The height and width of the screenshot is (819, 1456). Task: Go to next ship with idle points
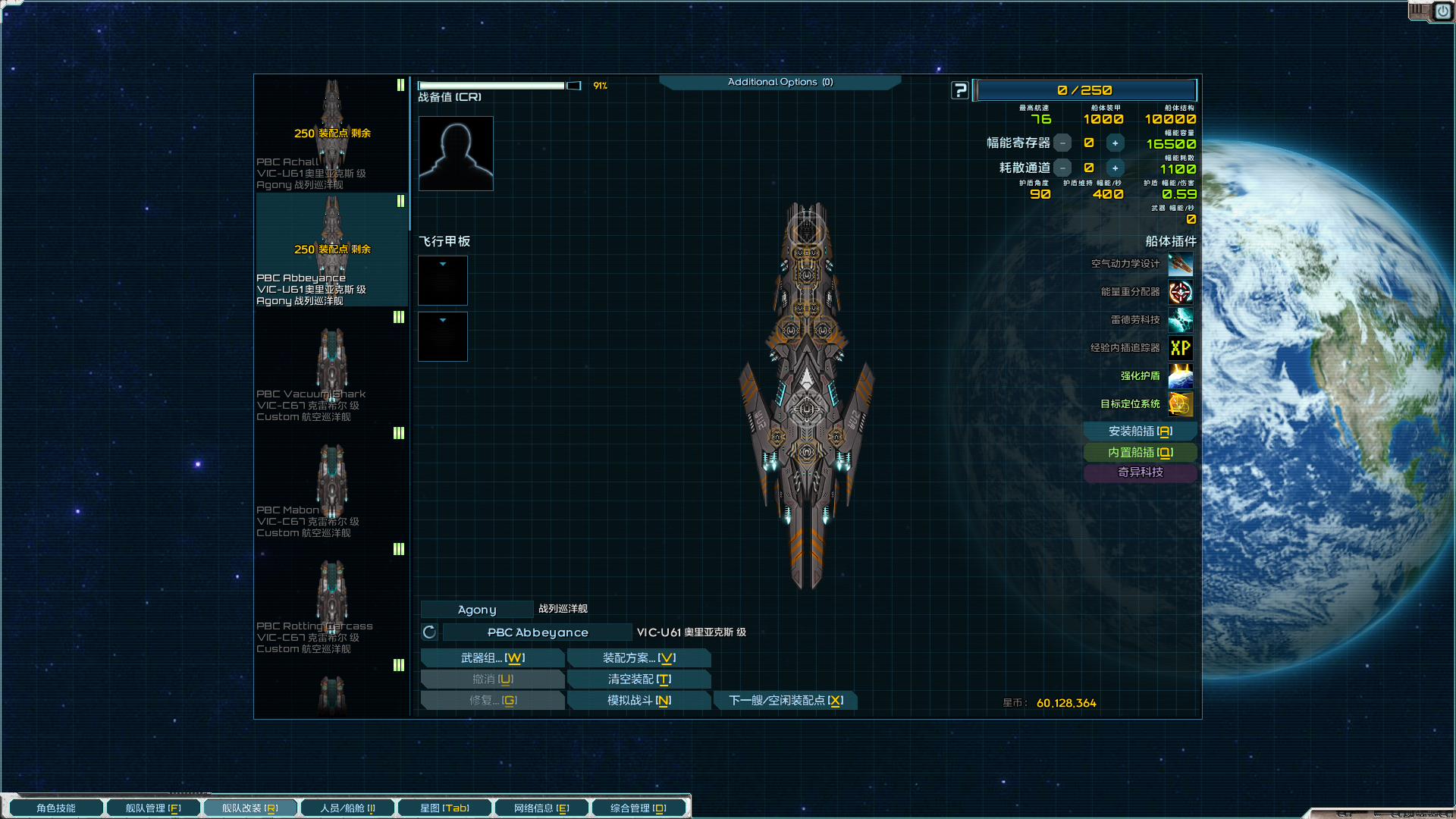[x=785, y=701]
